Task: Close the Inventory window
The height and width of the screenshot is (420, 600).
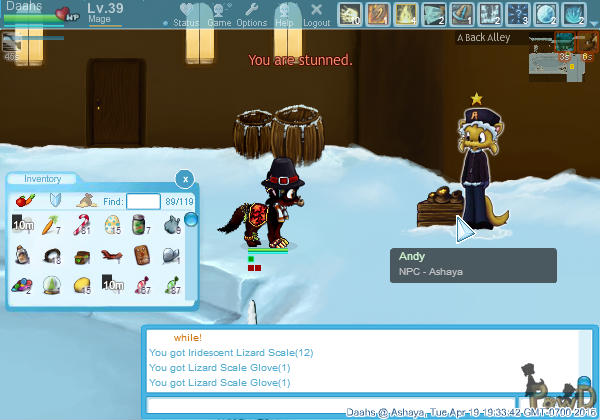Action: click(x=184, y=179)
